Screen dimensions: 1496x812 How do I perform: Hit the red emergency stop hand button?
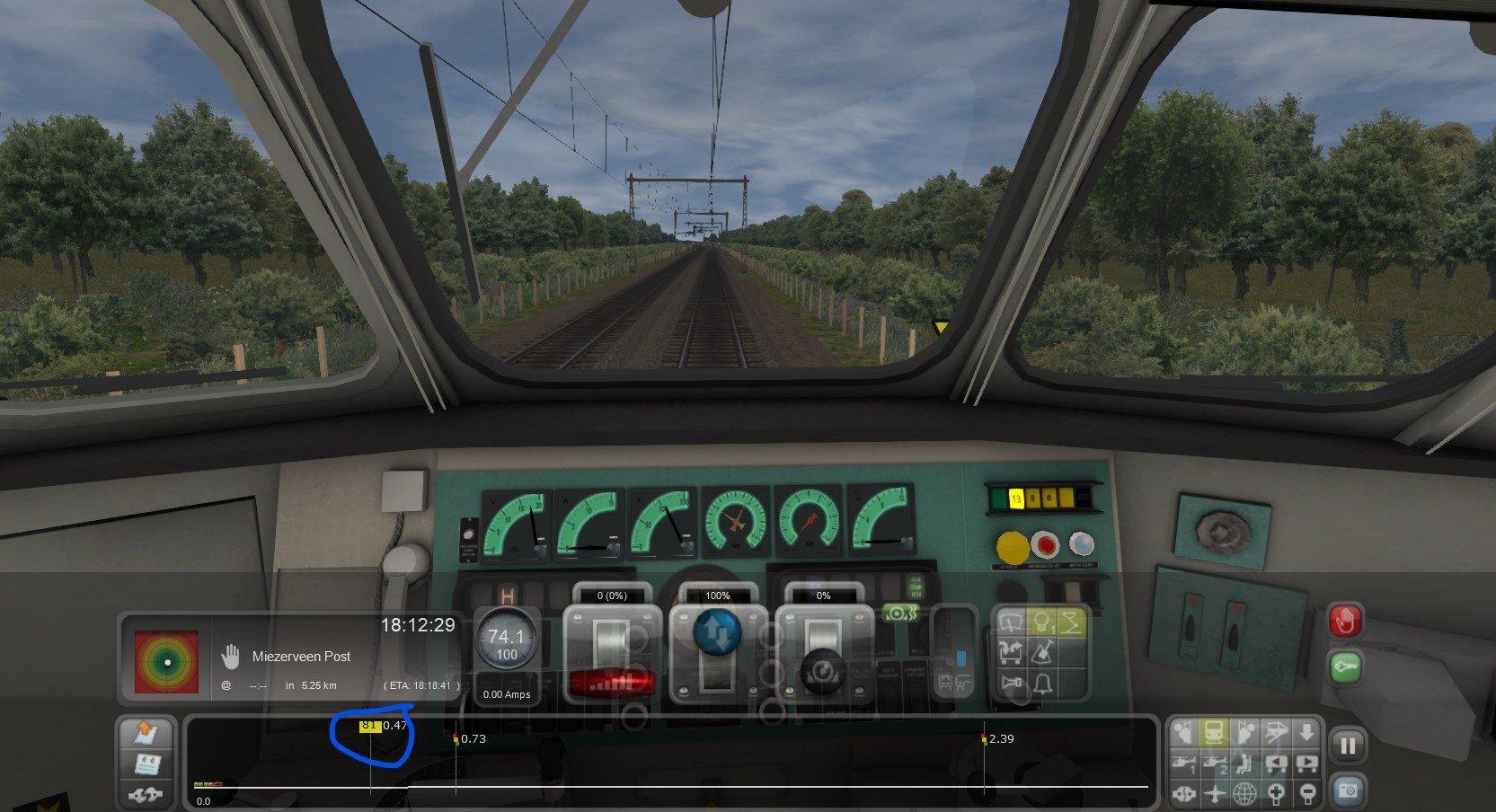1344,621
